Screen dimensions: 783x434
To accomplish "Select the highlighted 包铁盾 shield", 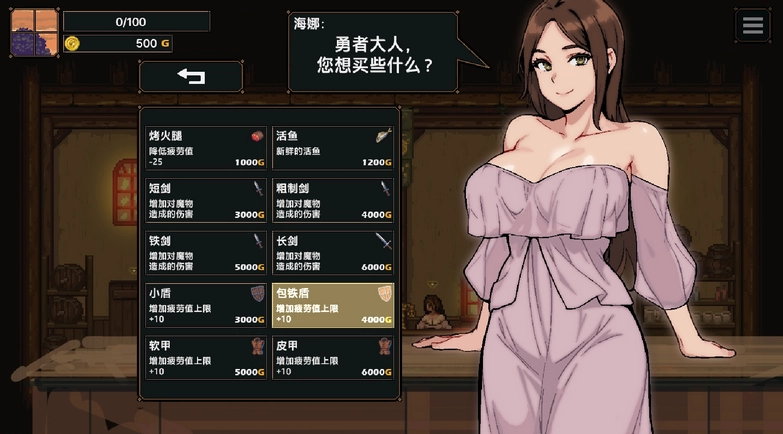I will (333, 305).
